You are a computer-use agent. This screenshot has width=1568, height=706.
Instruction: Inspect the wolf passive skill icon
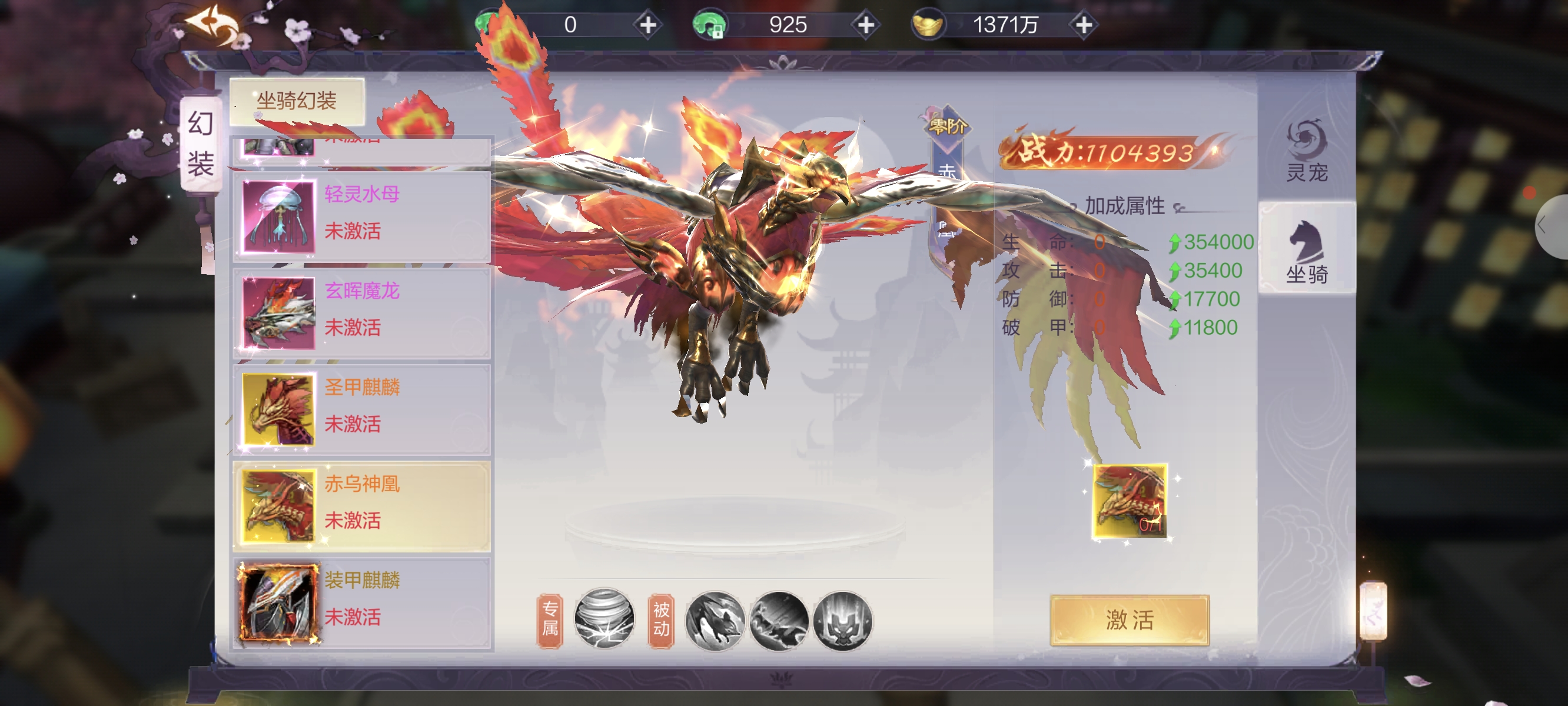tap(715, 620)
